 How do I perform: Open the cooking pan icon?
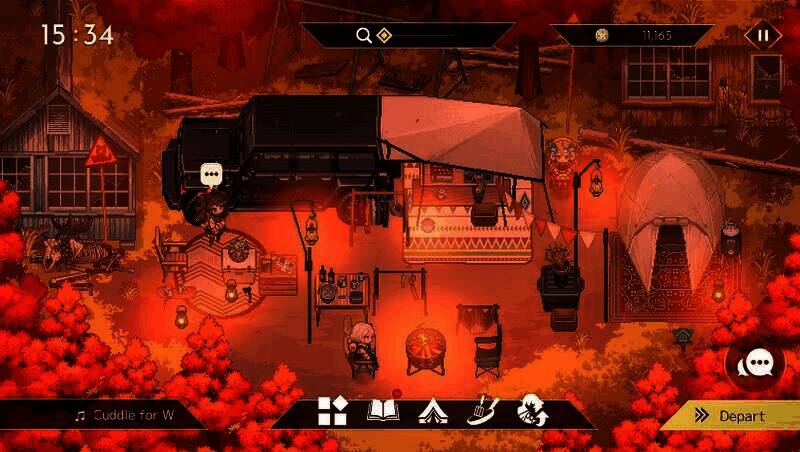pos(482,411)
